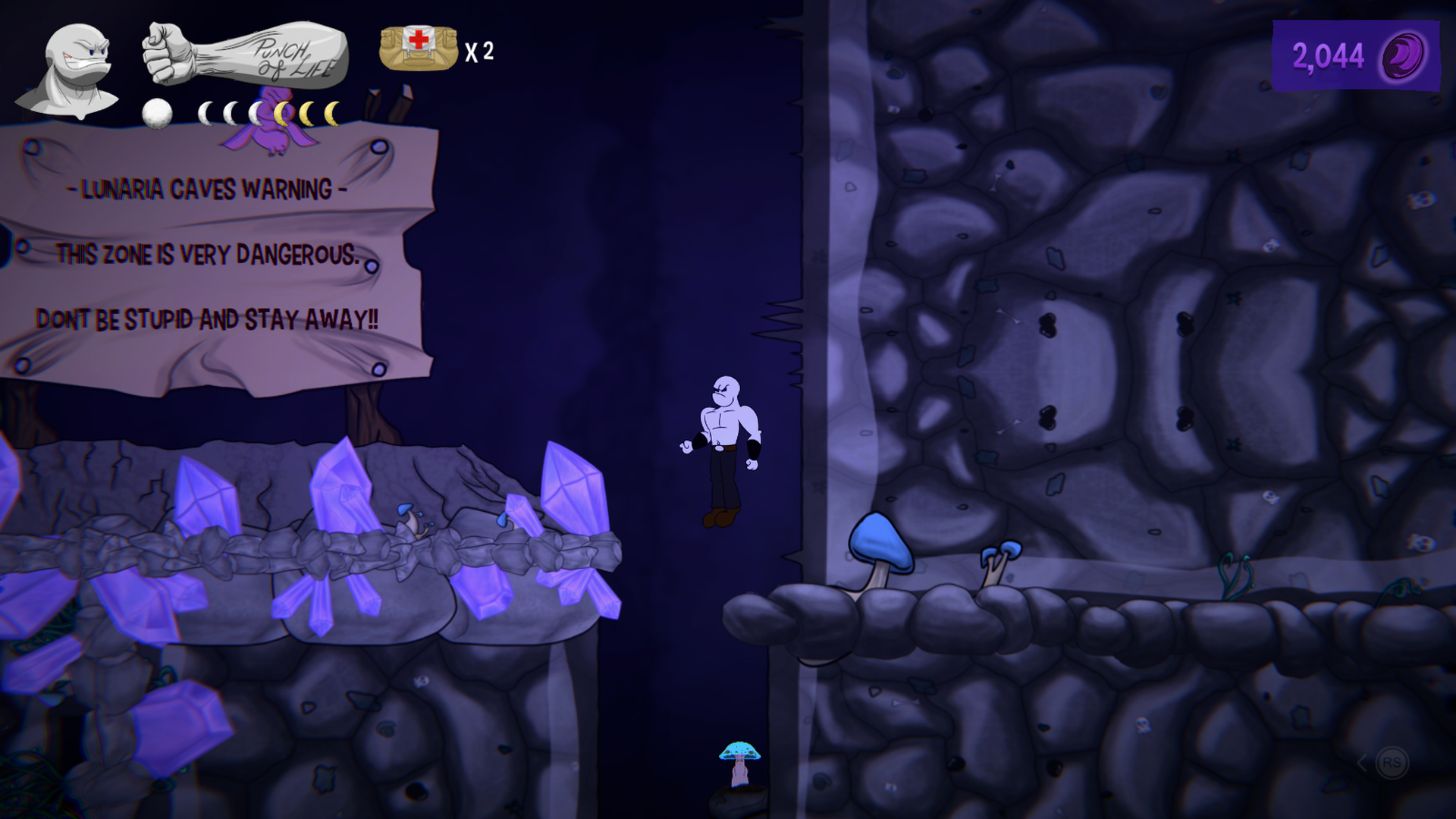This screenshot has height=819, width=1456.
Task: Click the moon-phase health meter
Action: 243,114
